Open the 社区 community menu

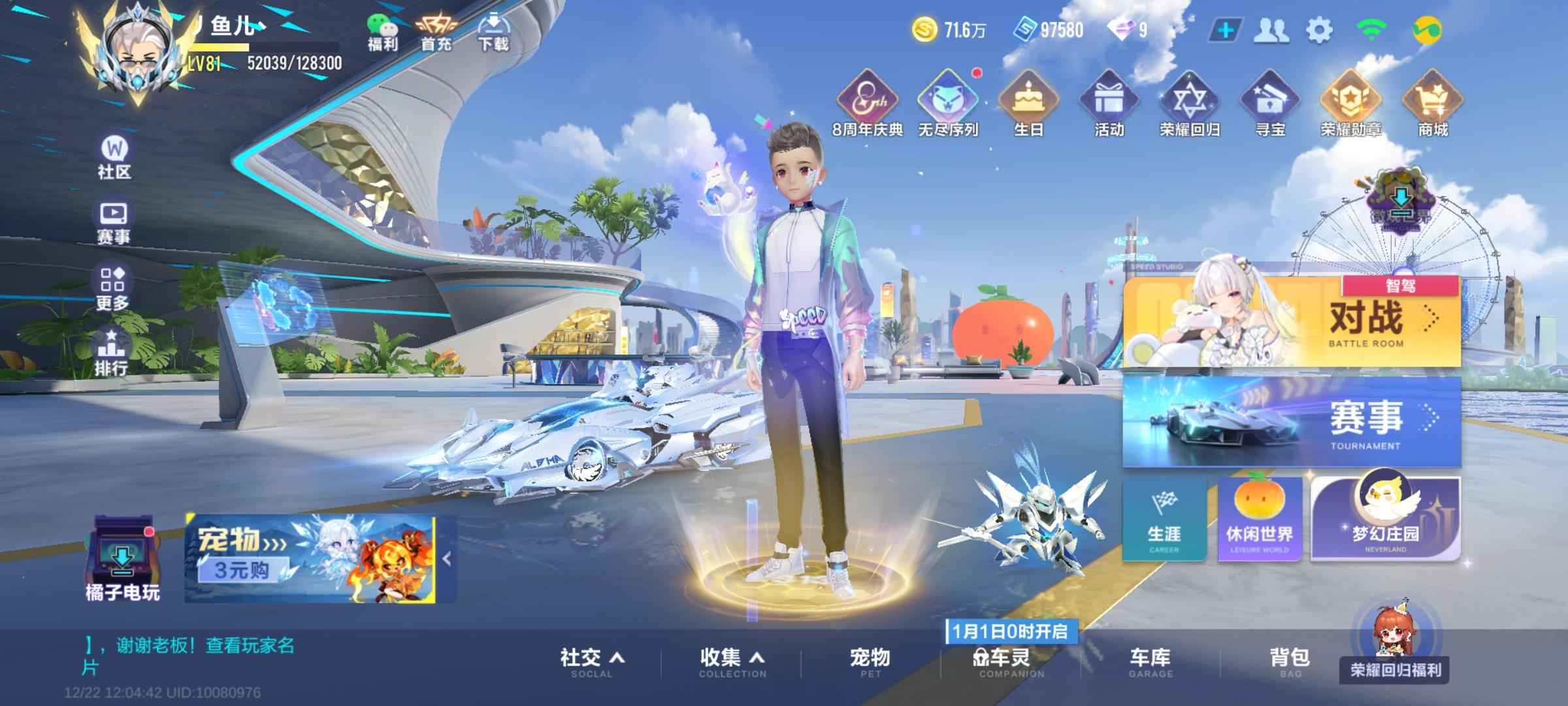[x=114, y=157]
